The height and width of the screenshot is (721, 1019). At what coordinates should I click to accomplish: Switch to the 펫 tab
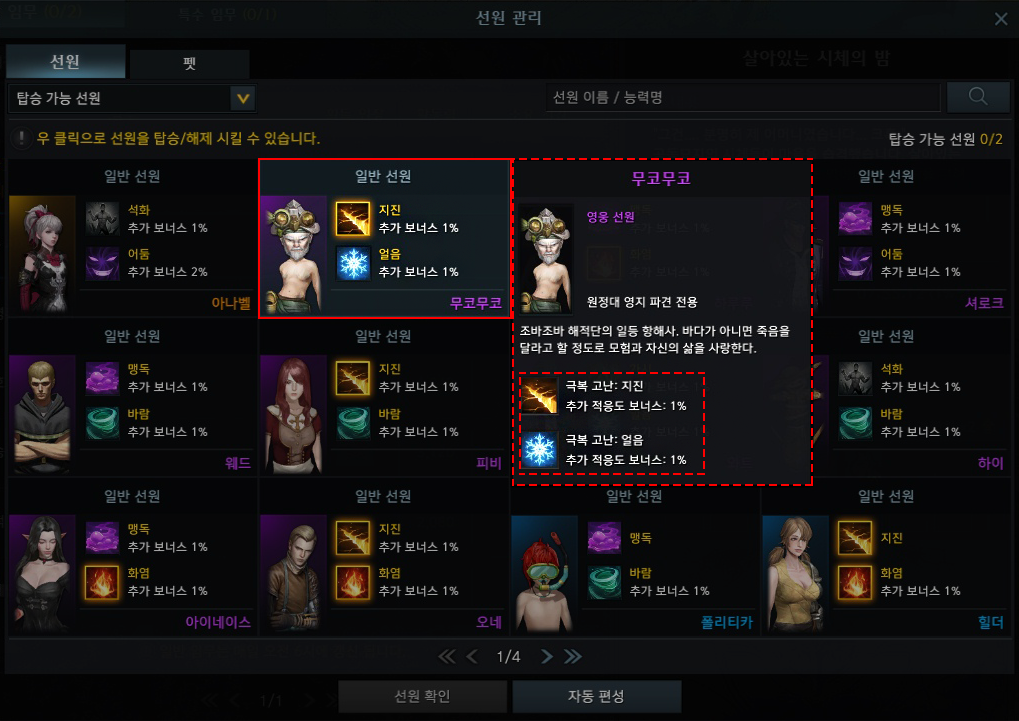tap(189, 63)
